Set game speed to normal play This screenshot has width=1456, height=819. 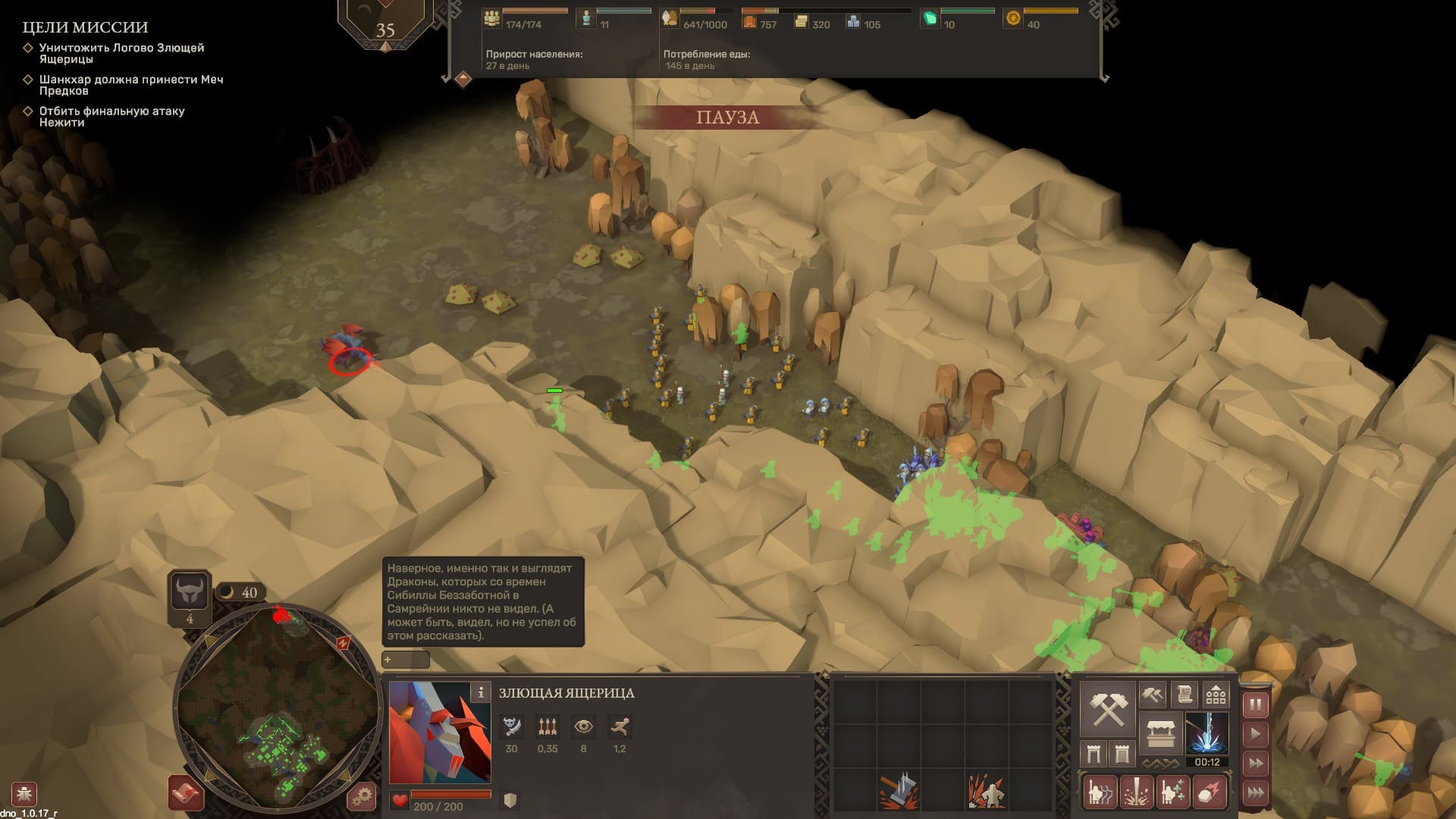pyautogui.click(x=1255, y=734)
